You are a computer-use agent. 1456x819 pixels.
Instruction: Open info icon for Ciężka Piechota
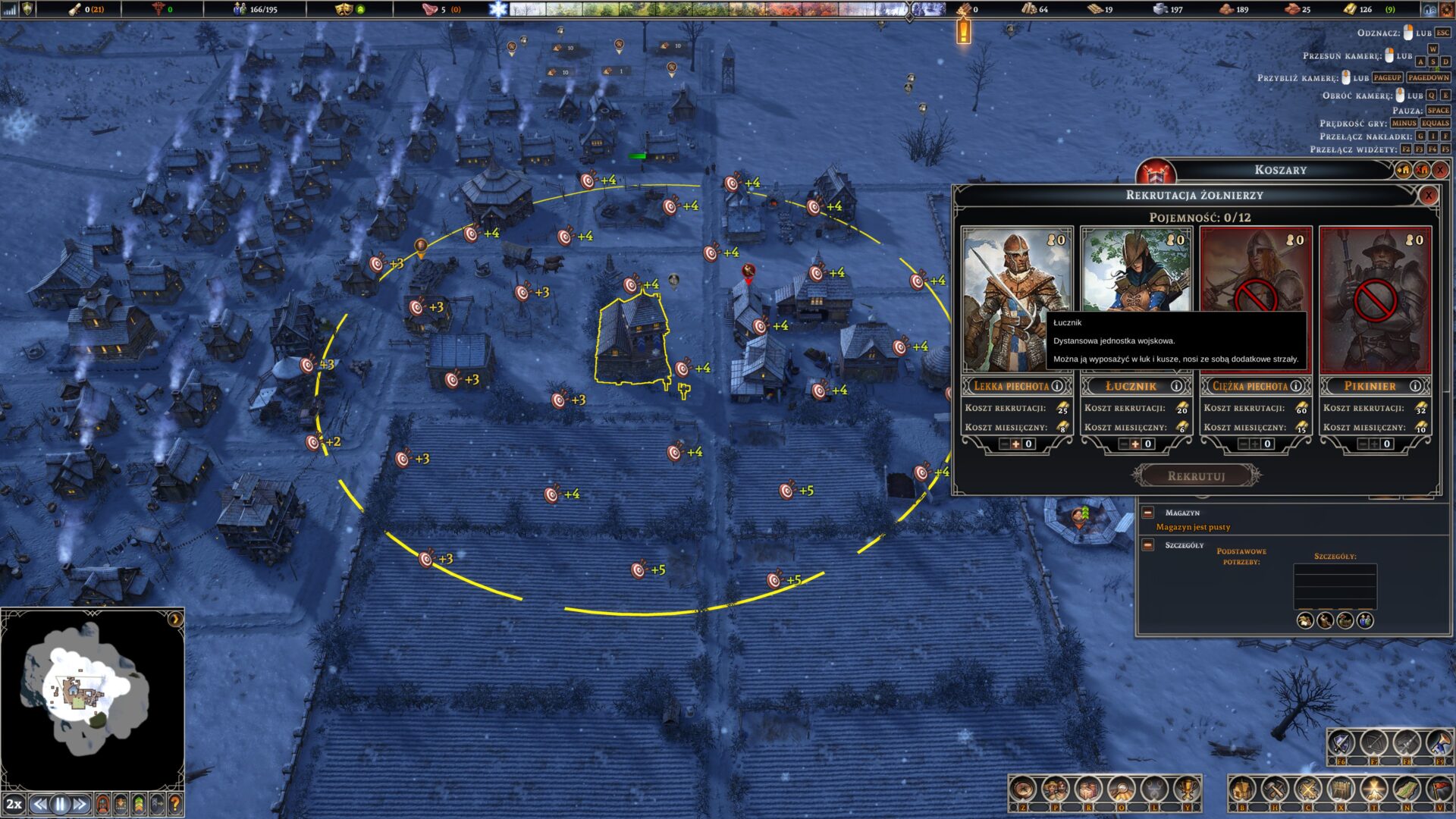coord(1296,386)
